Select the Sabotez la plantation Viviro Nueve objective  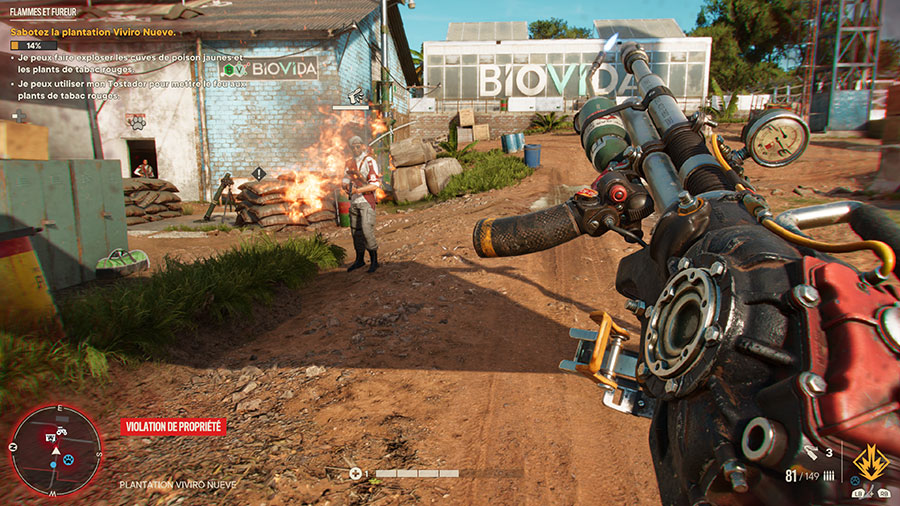pyautogui.click(x=93, y=32)
